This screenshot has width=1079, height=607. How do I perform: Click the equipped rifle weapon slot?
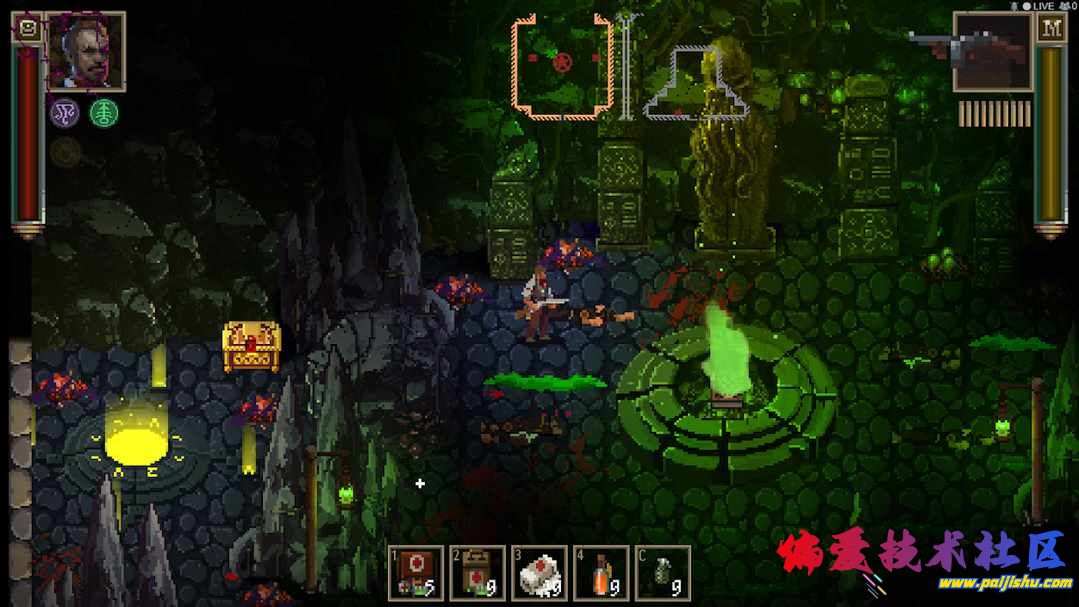pyautogui.click(x=992, y=51)
